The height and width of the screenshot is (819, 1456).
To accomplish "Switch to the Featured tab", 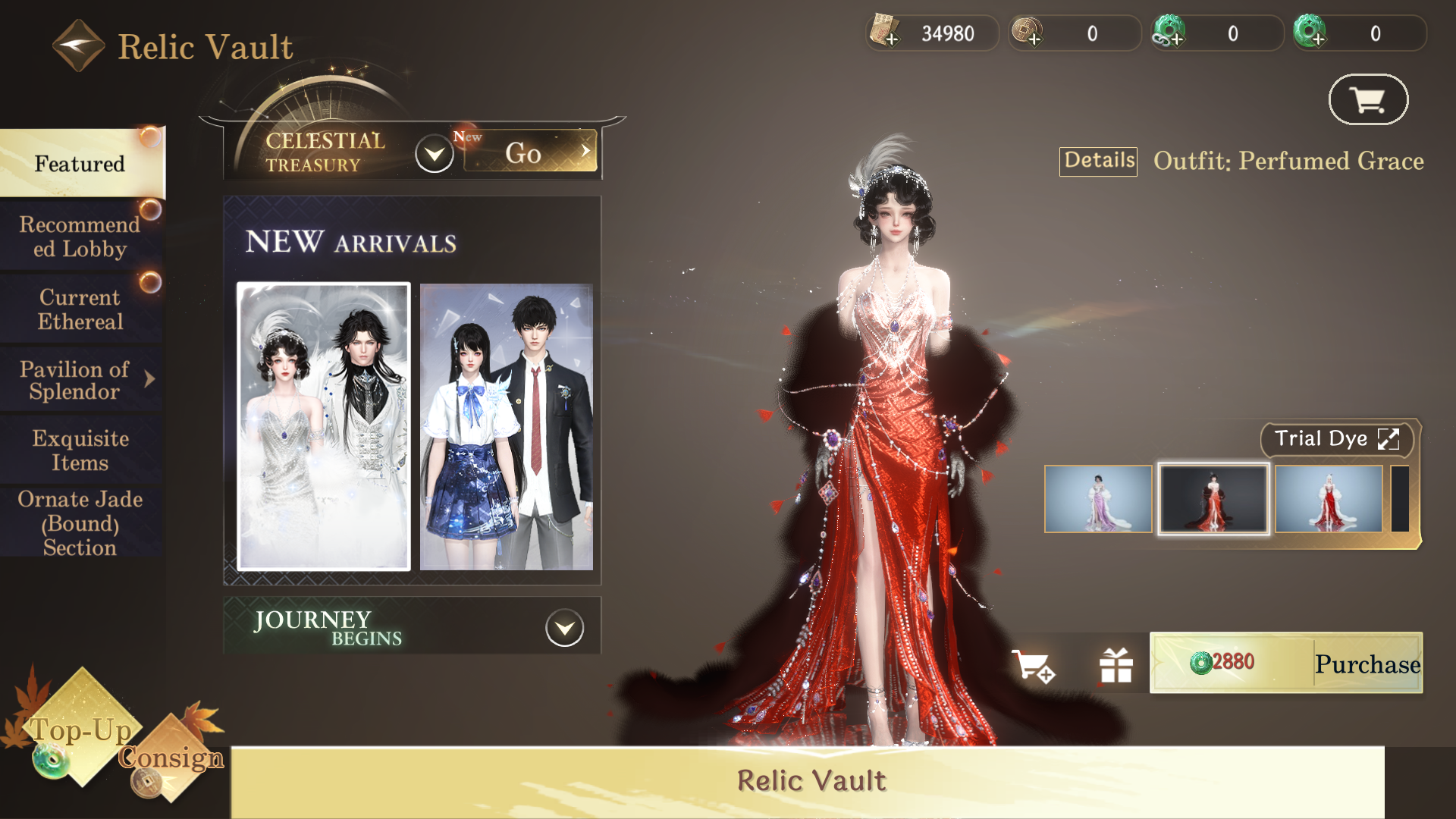I will tap(80, 164).
